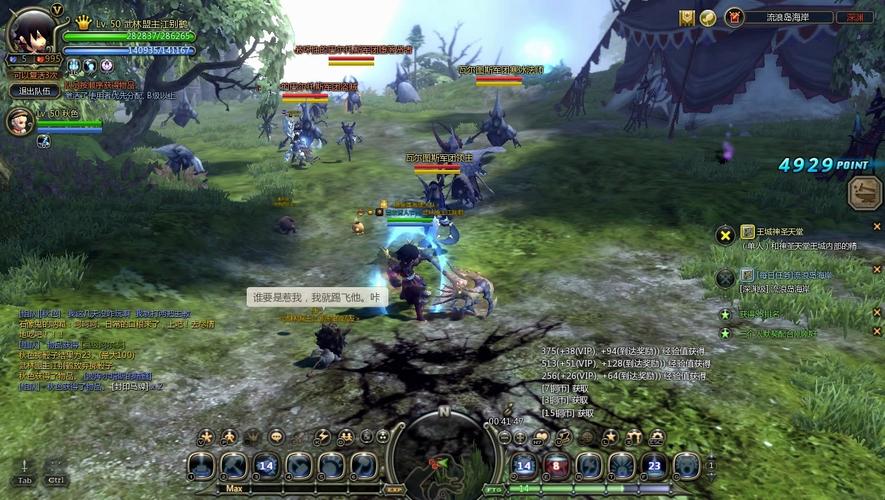Open the gold banner icon menu
This screenshot has width=885, height=500.
687,17
